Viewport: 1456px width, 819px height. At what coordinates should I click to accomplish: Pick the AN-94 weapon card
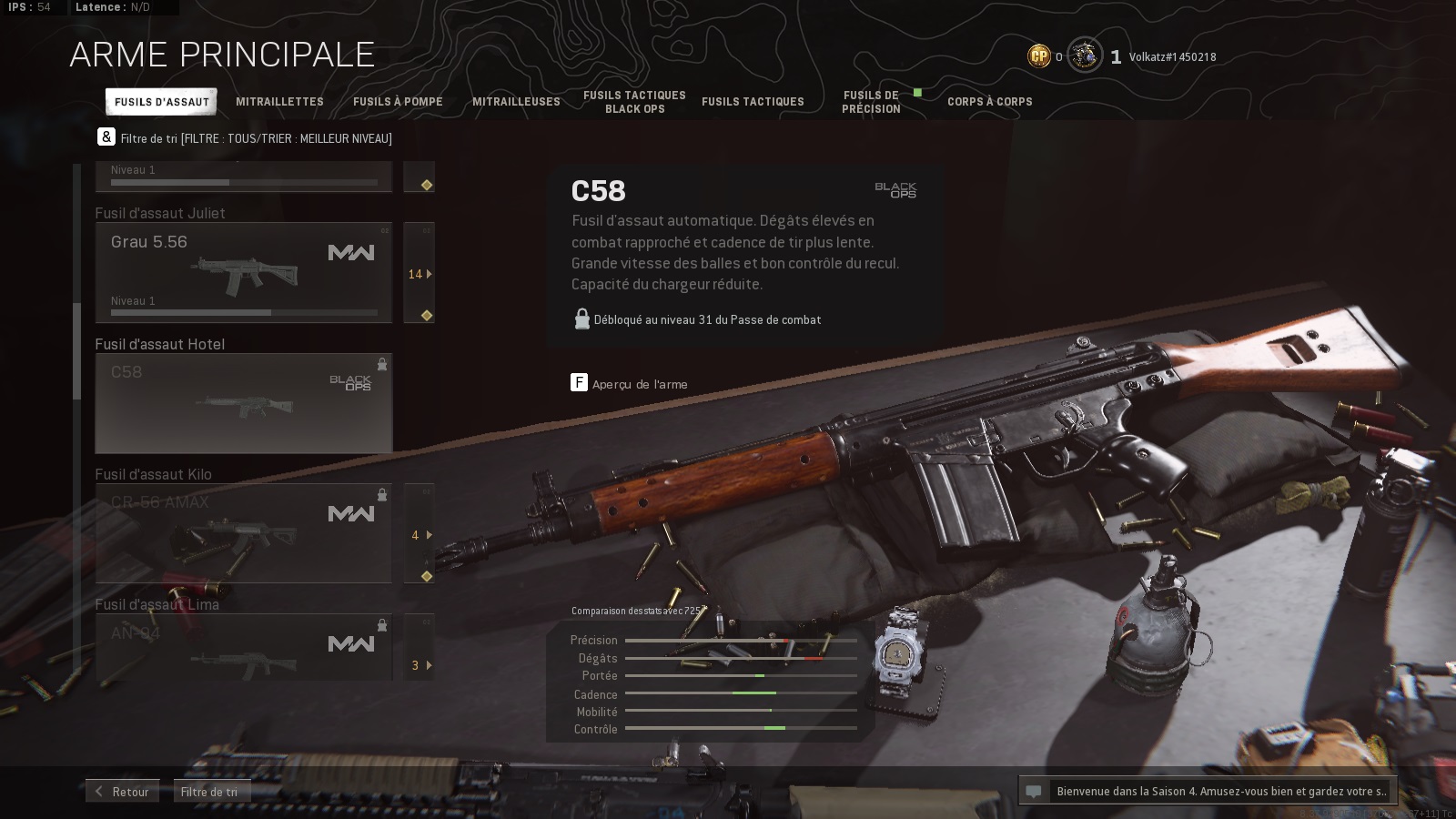coord(244,648)
